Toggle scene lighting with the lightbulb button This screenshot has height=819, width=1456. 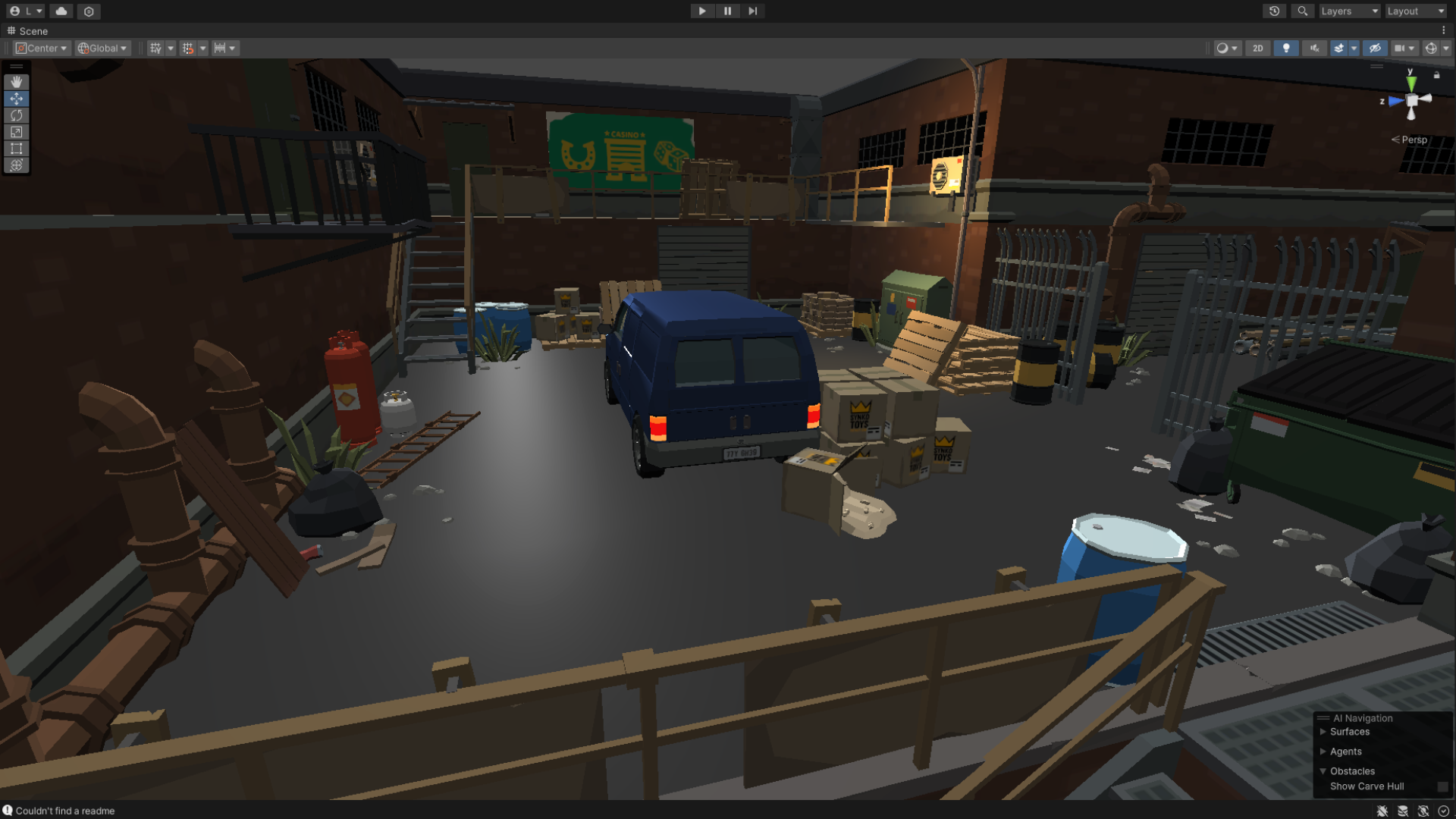click(1286, 49)
